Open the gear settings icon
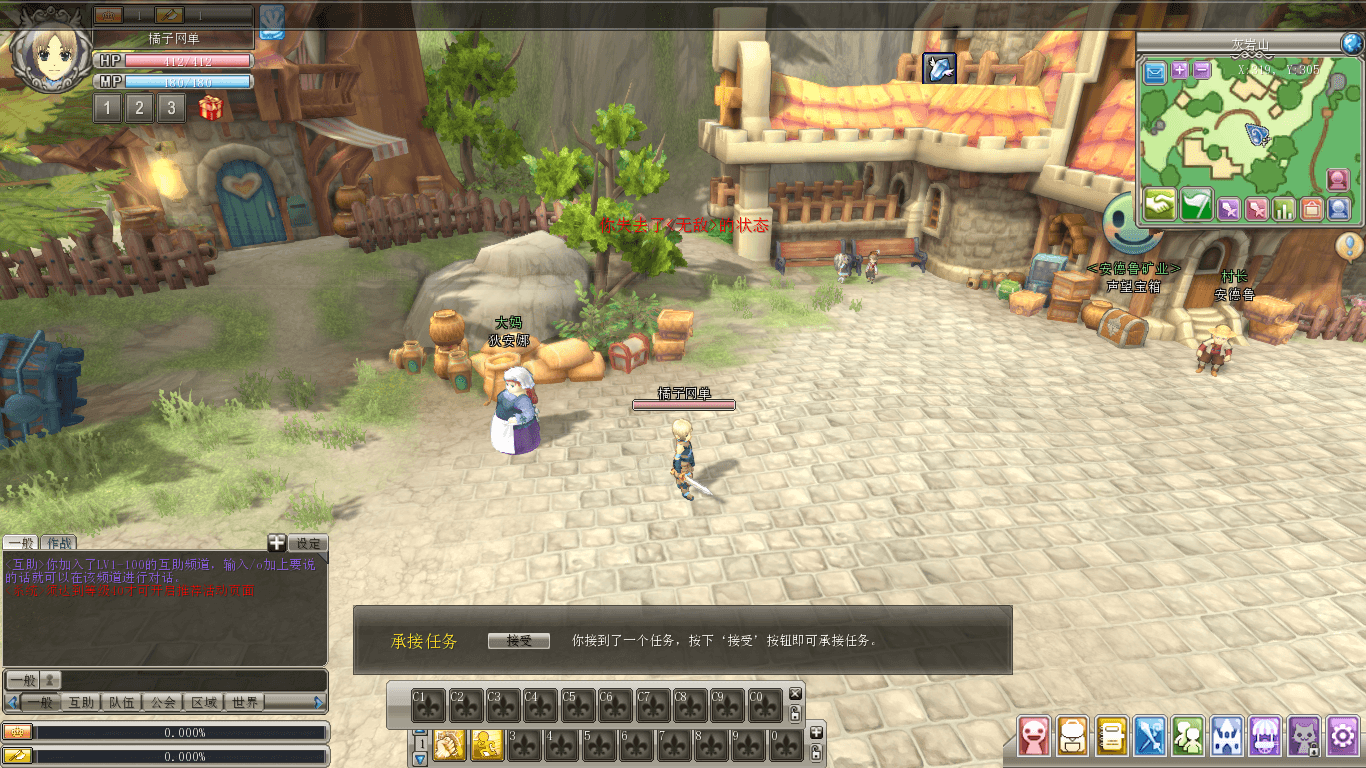1366x768 pixels. point(1341,737)
